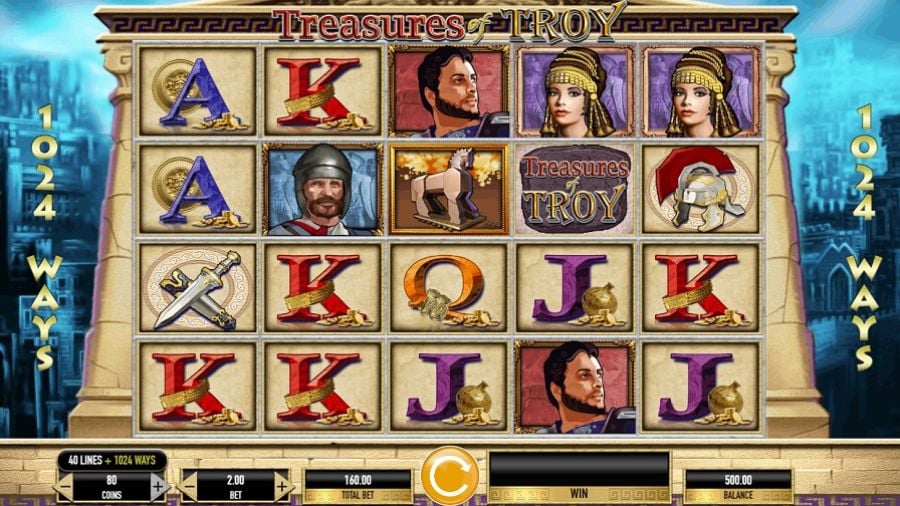
Task: Raise the bet value with plus
Action: pyautogui.click(x=282, y=487)
